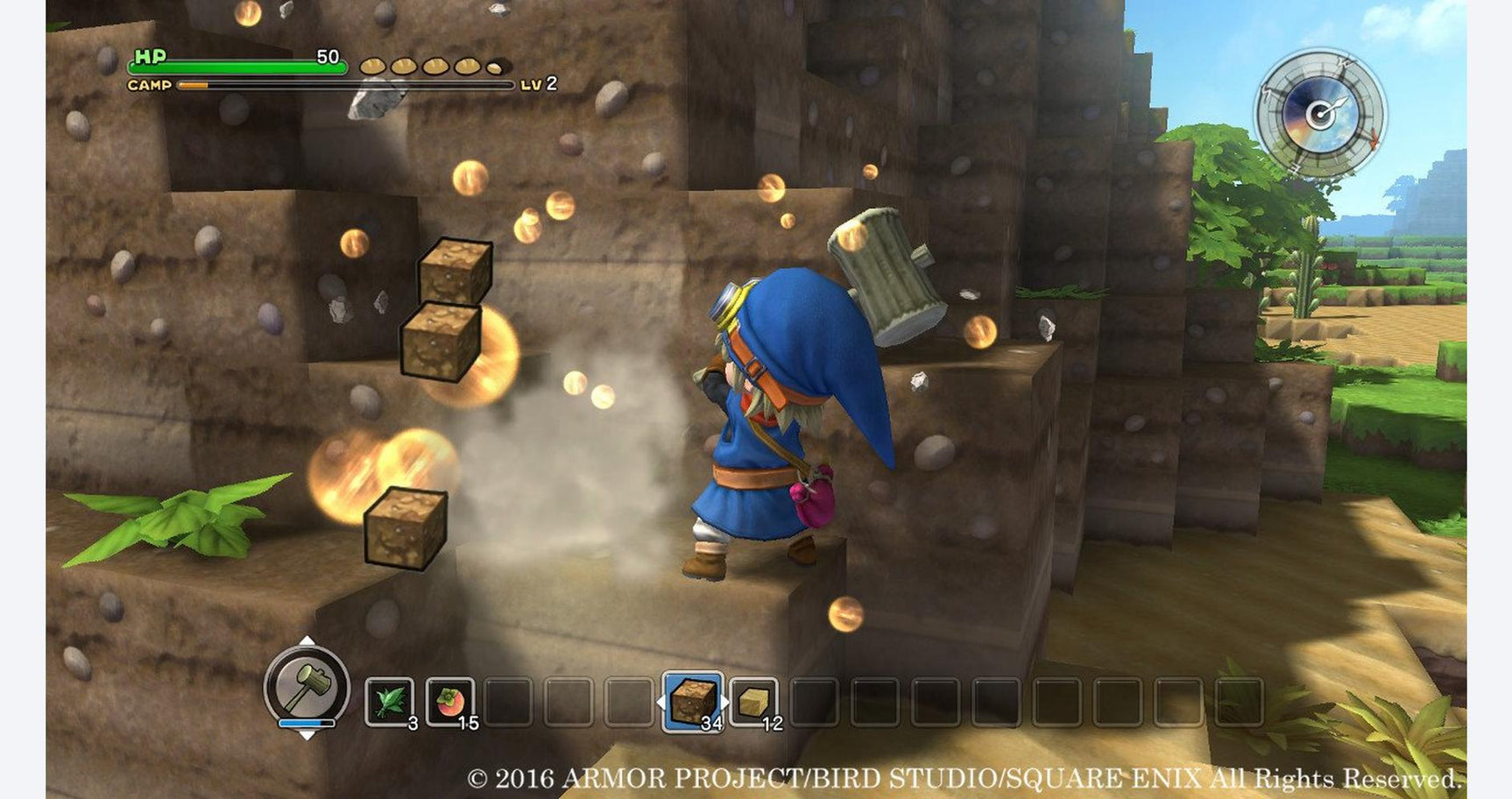Click the blue durability gauge under the hammer icon
1512x799 pixels.
307,722
